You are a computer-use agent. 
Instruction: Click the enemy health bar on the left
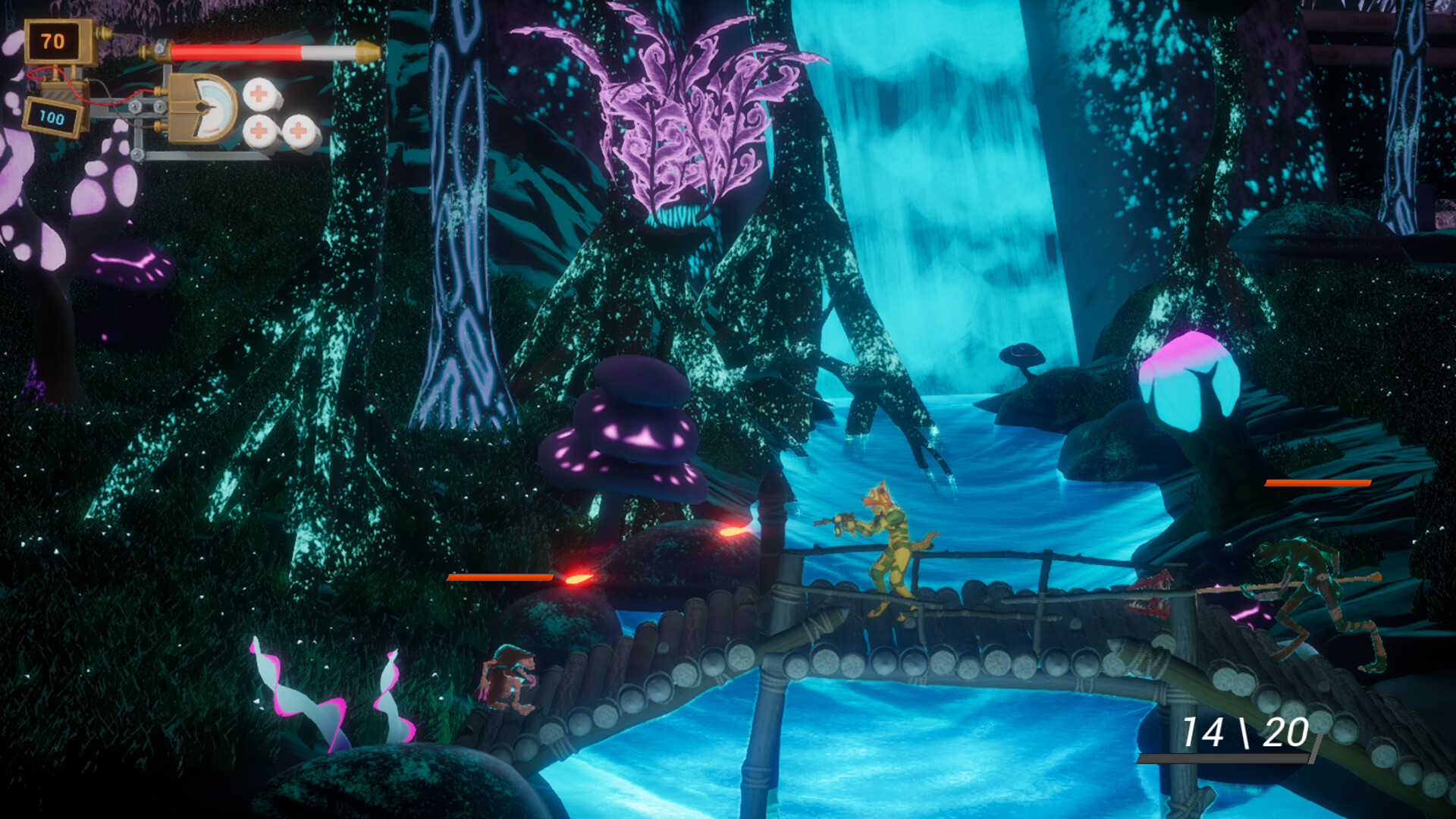coord(500,576)
